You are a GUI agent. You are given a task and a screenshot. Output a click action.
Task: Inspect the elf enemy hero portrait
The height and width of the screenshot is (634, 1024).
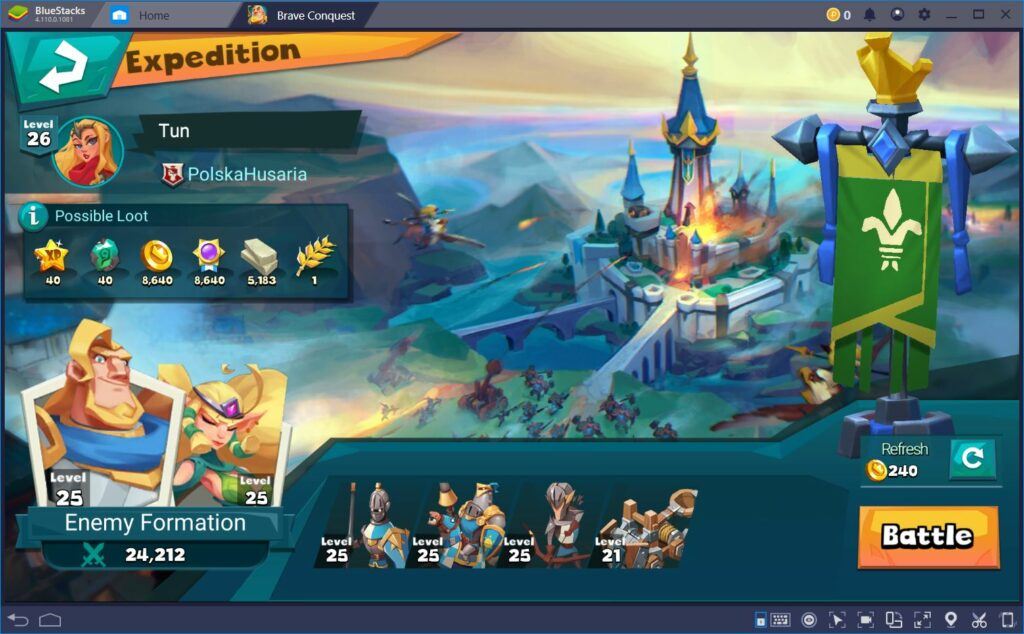coord(232,430)
